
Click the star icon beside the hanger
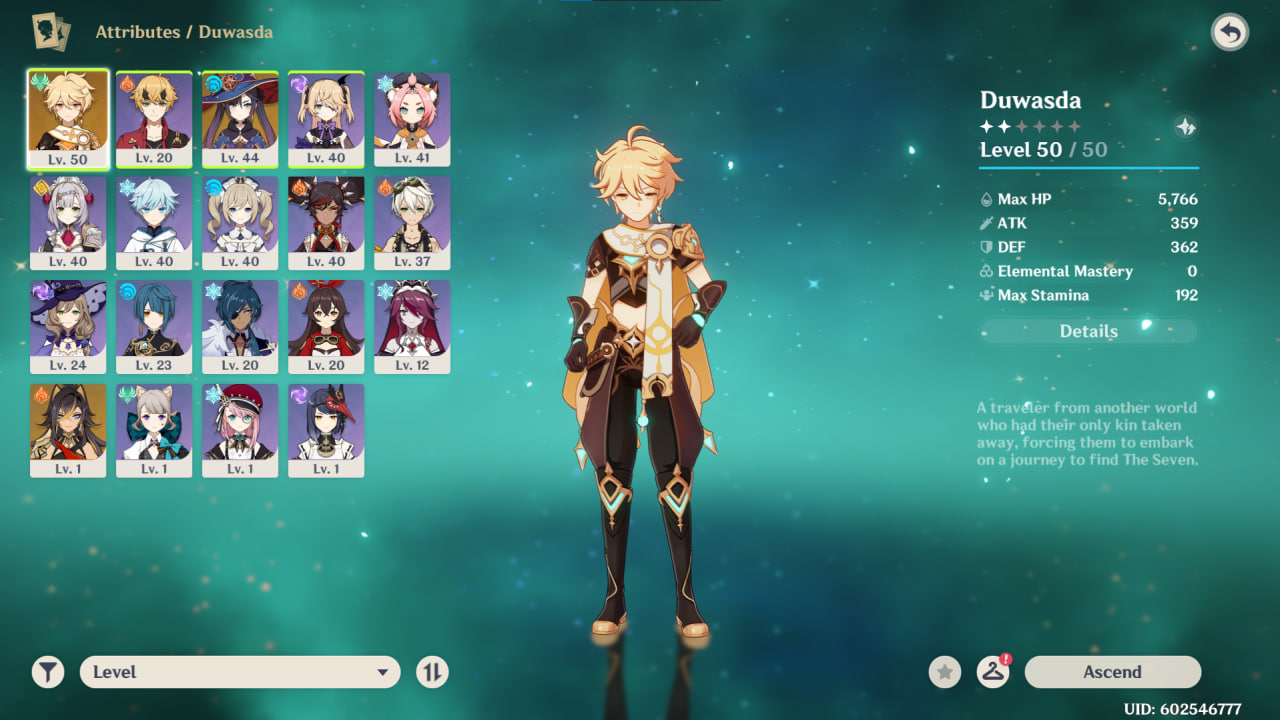pos(944,672)
